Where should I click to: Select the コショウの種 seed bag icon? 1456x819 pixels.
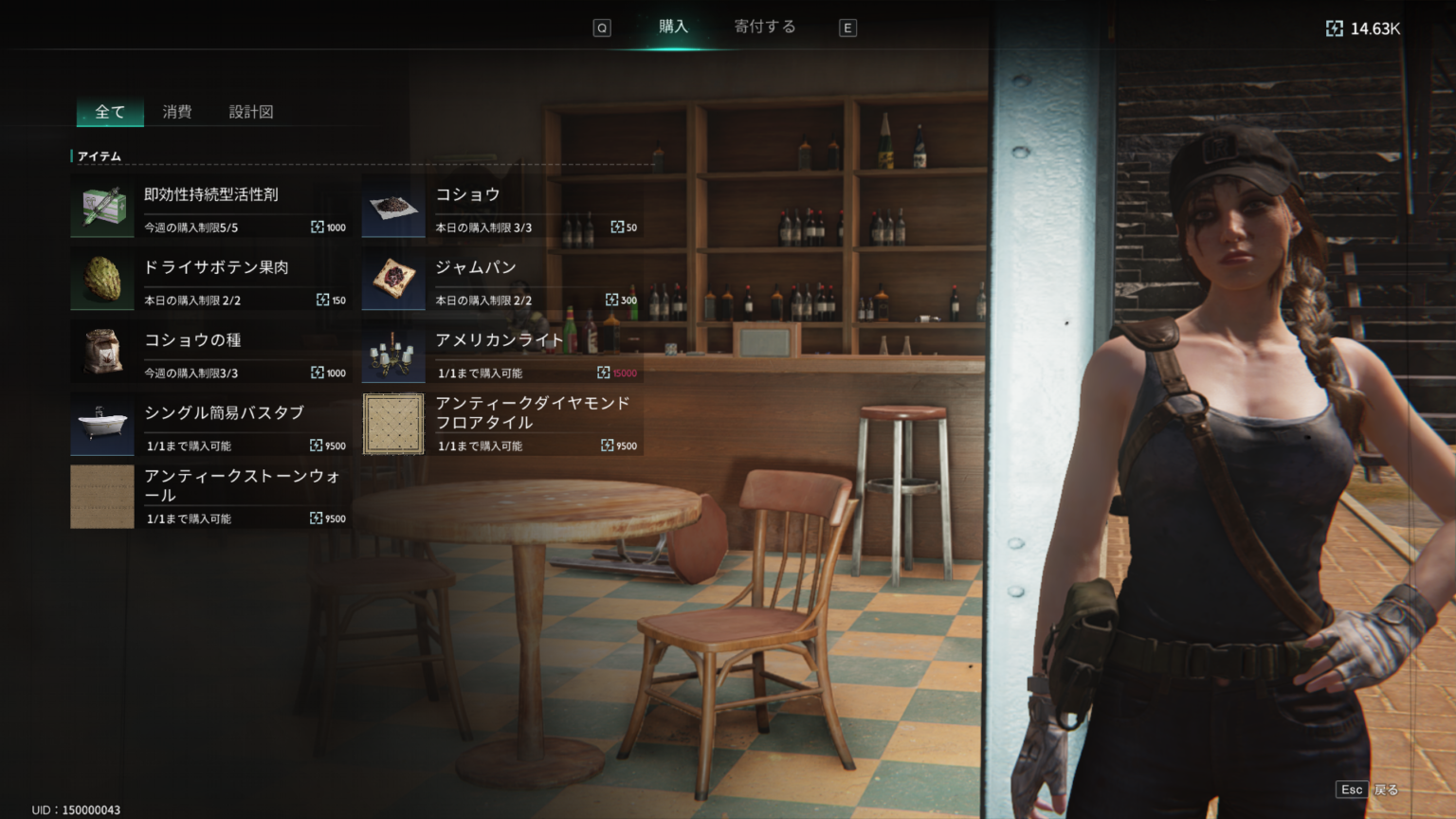[101, 352]
